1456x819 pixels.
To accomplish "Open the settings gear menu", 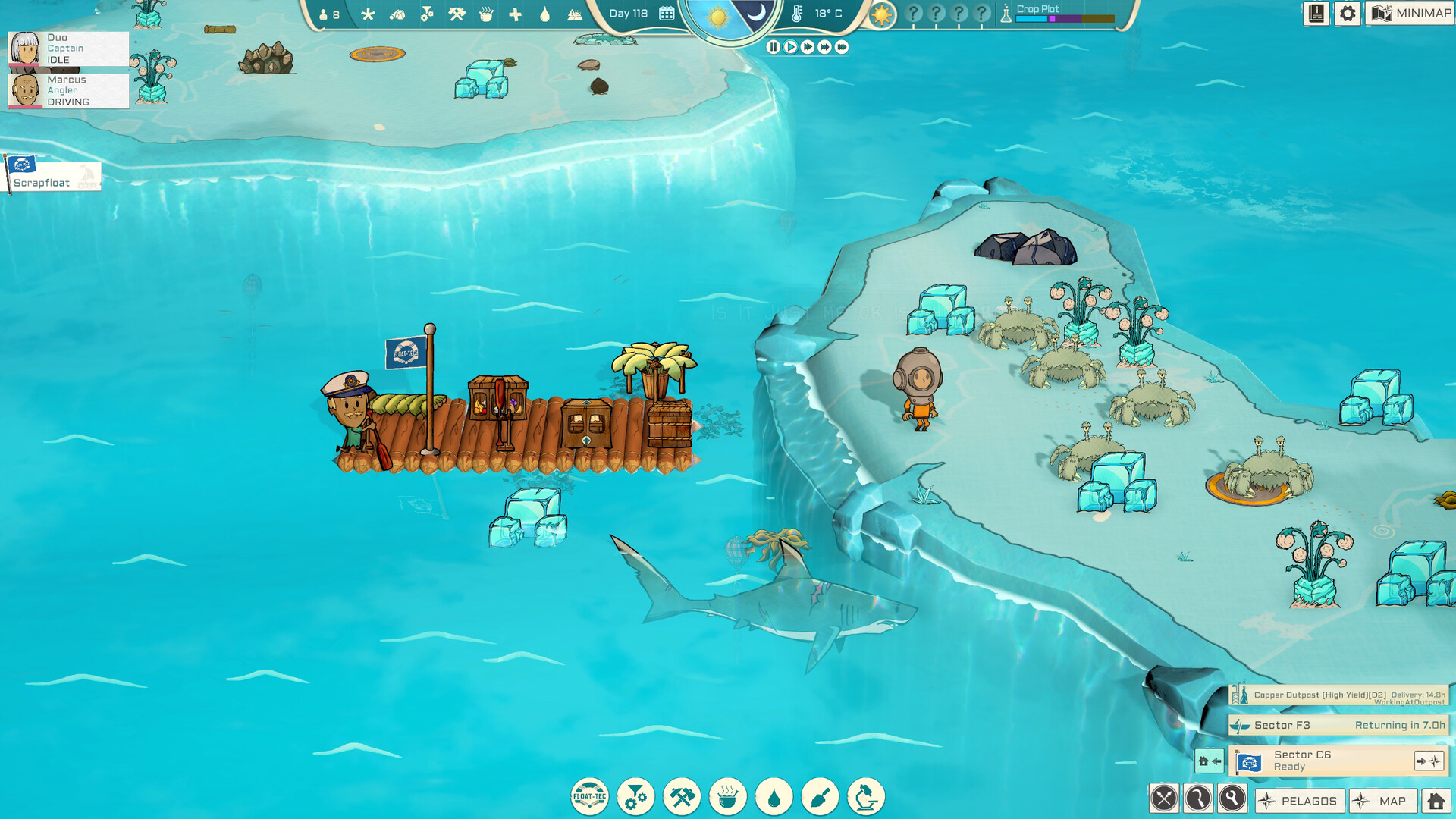I will pyautogui.click(x=1347, y=14).
